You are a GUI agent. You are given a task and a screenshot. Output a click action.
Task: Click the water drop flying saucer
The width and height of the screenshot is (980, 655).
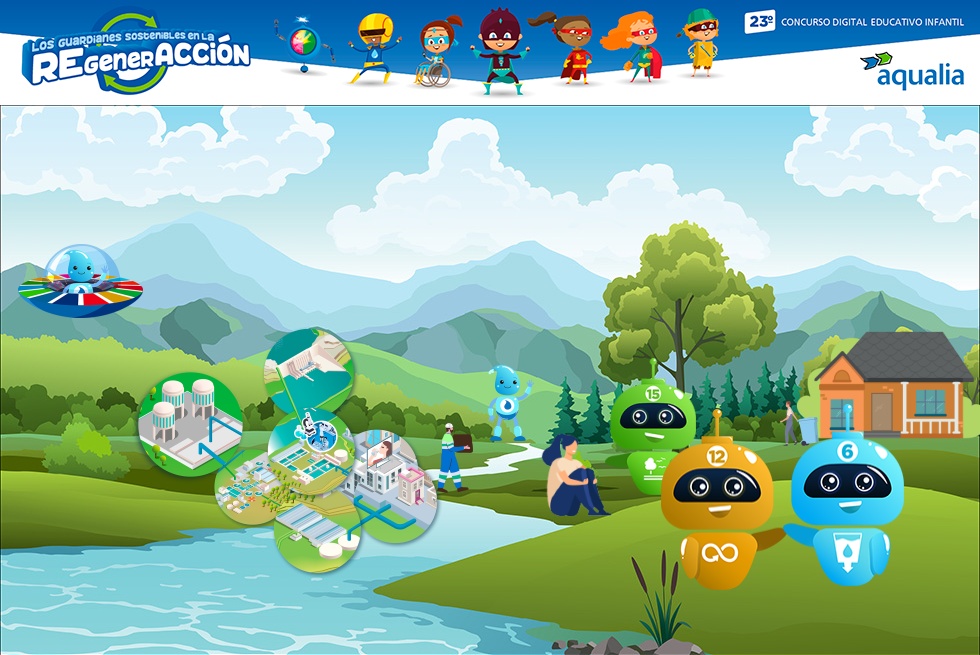coord(80,280)
